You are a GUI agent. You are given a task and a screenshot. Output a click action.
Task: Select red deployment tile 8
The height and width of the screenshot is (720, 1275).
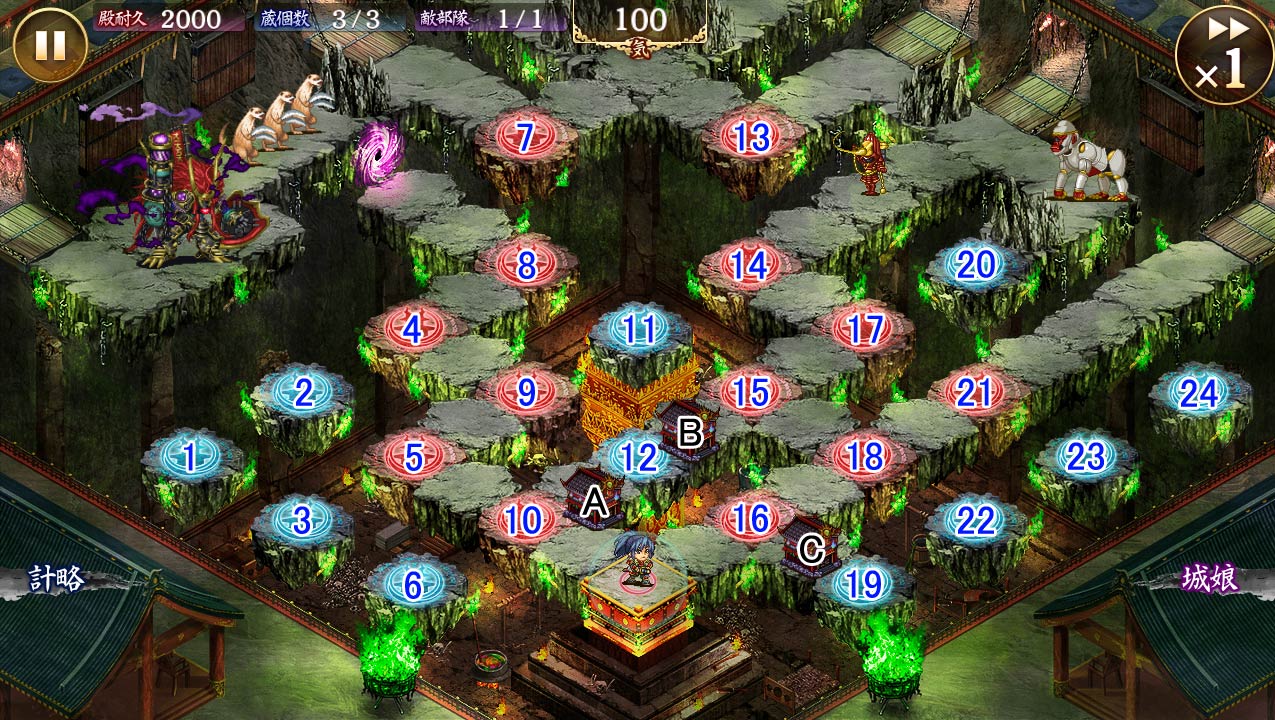[527, 265]
